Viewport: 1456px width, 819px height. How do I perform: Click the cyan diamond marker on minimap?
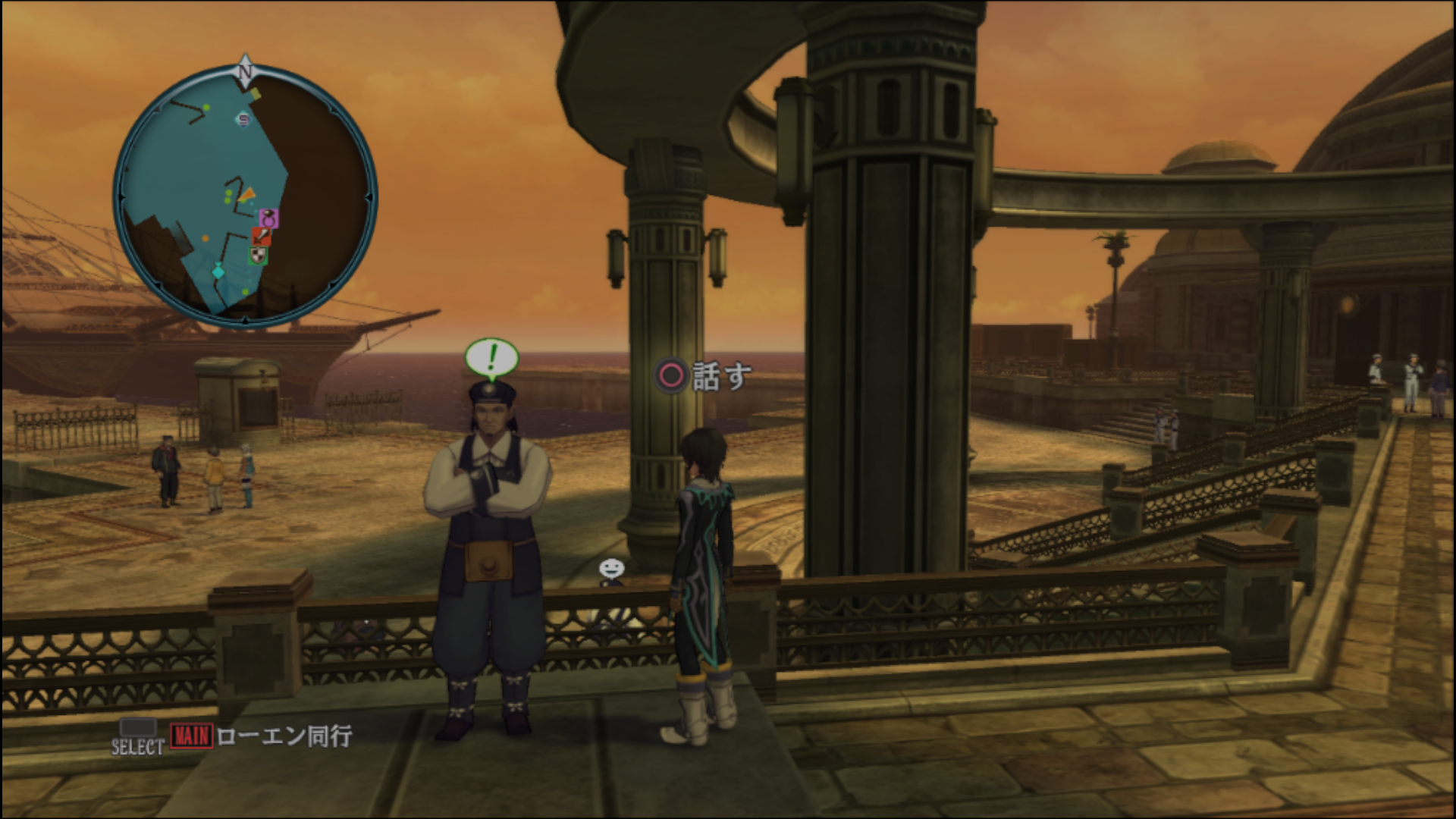(218, 271)
